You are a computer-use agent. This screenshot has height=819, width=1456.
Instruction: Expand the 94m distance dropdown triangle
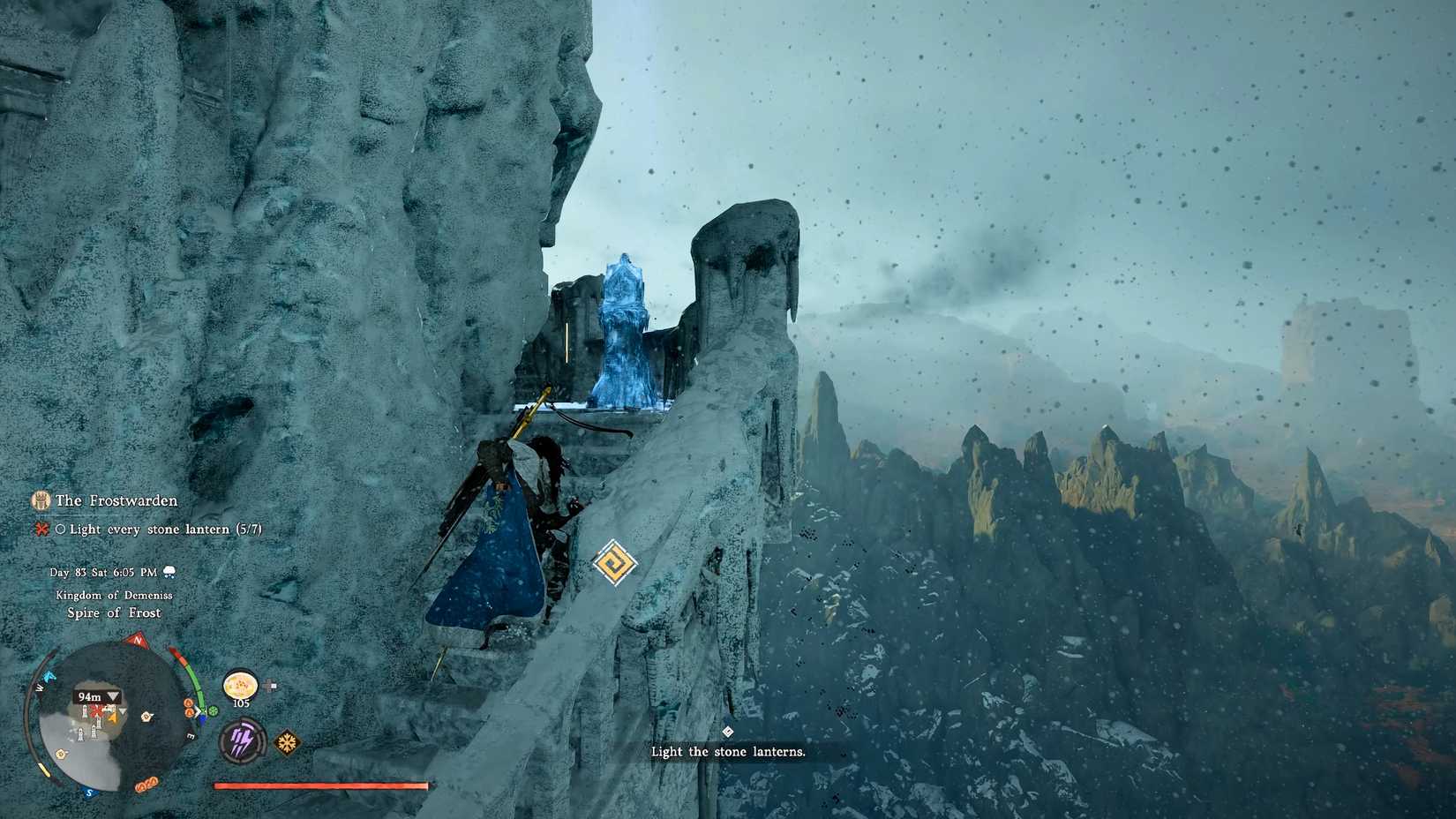click(x=112, y=696)
